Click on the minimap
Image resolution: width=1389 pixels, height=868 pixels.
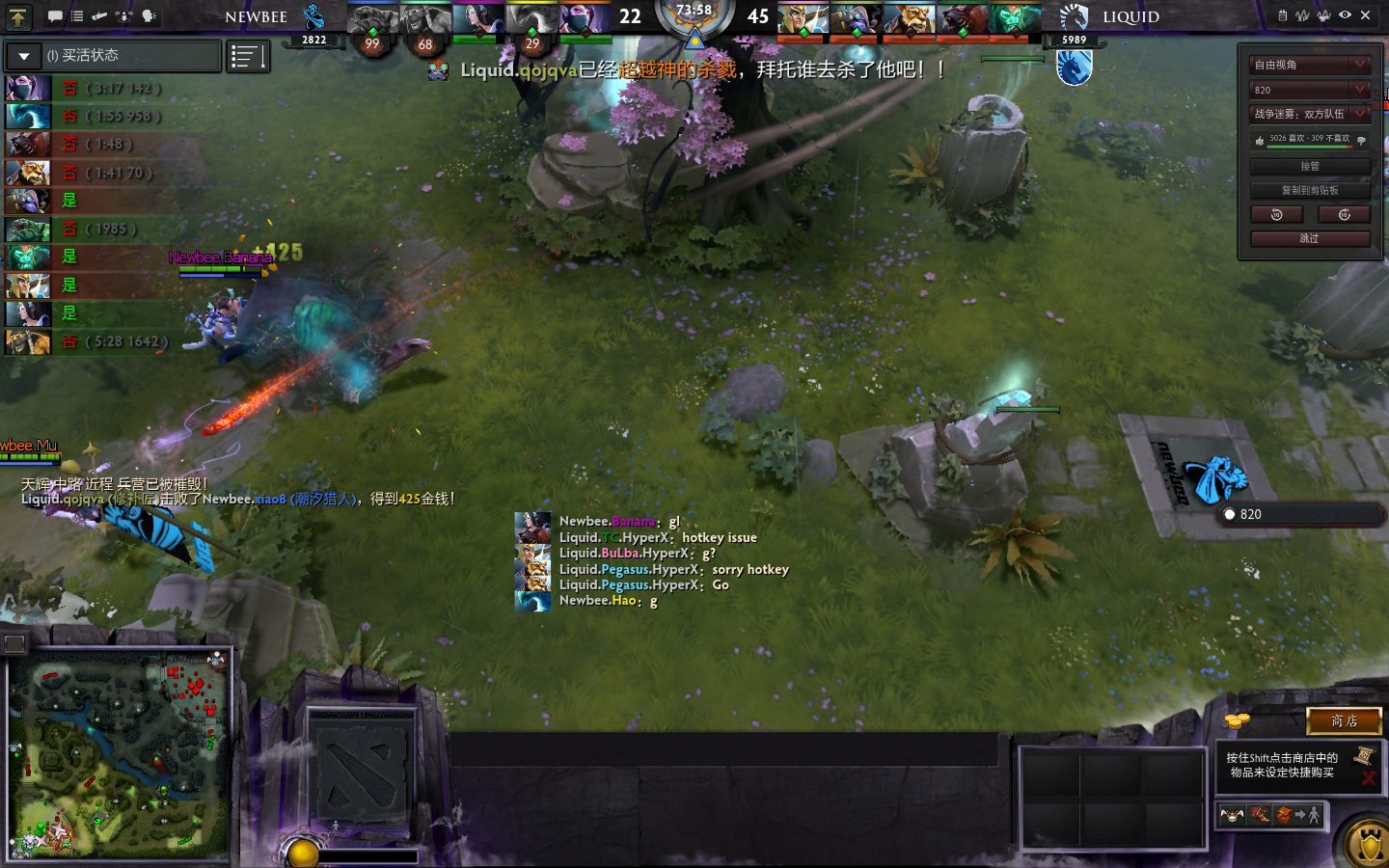(x=121, y=754)
